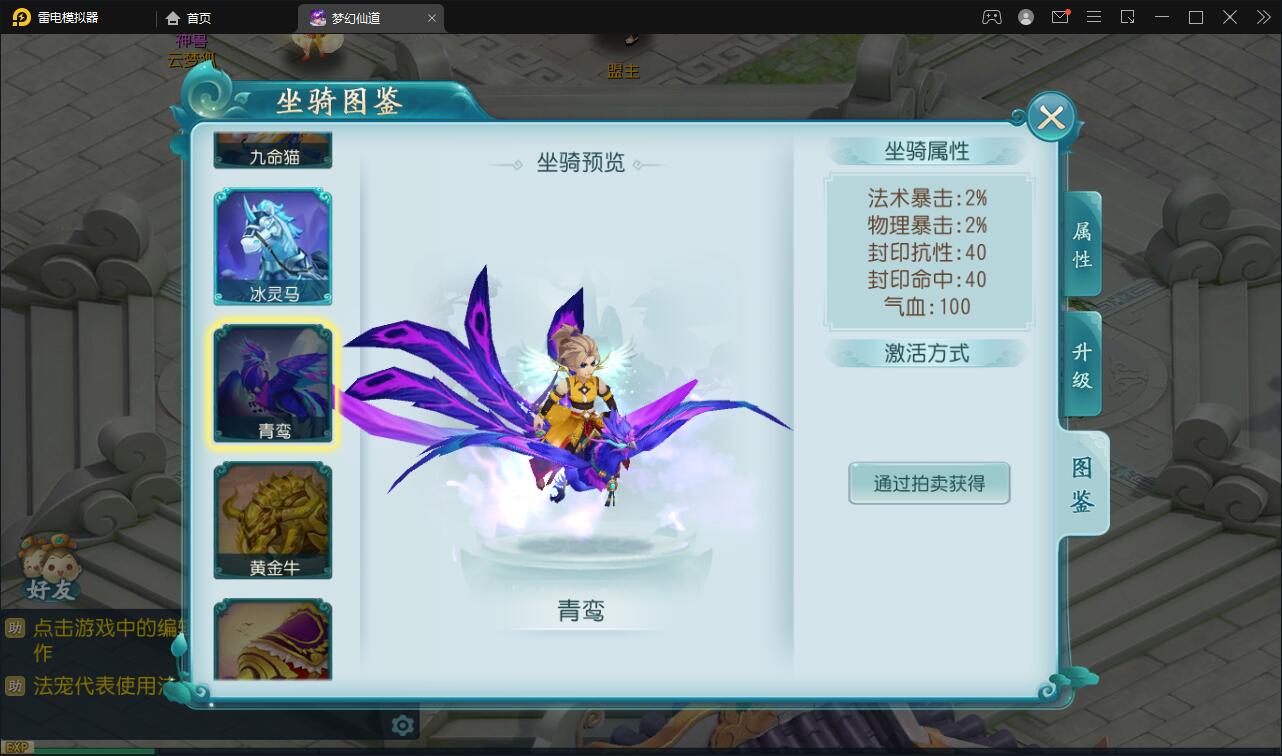Open the settings gear at screen bottom
The image size is (1282, 756).
pyautogui.click(x=402, y=726)
